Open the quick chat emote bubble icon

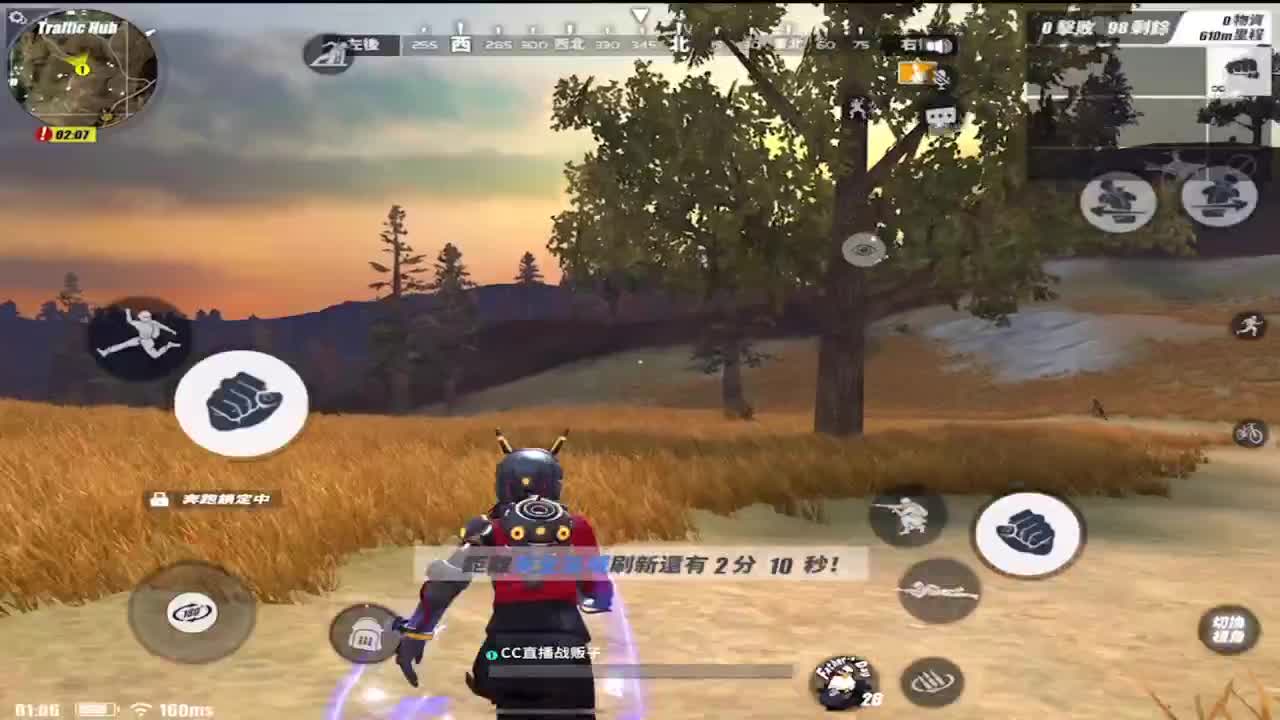point(941,117)
